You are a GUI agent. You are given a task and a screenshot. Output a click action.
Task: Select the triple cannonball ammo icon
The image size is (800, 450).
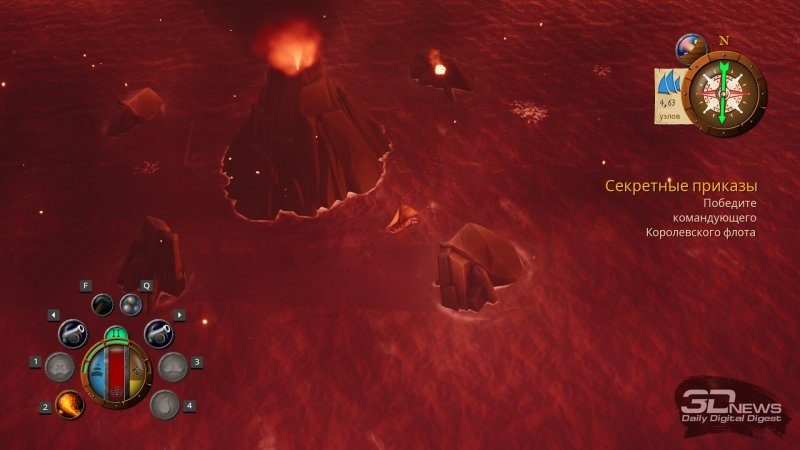tap(131, 304)
